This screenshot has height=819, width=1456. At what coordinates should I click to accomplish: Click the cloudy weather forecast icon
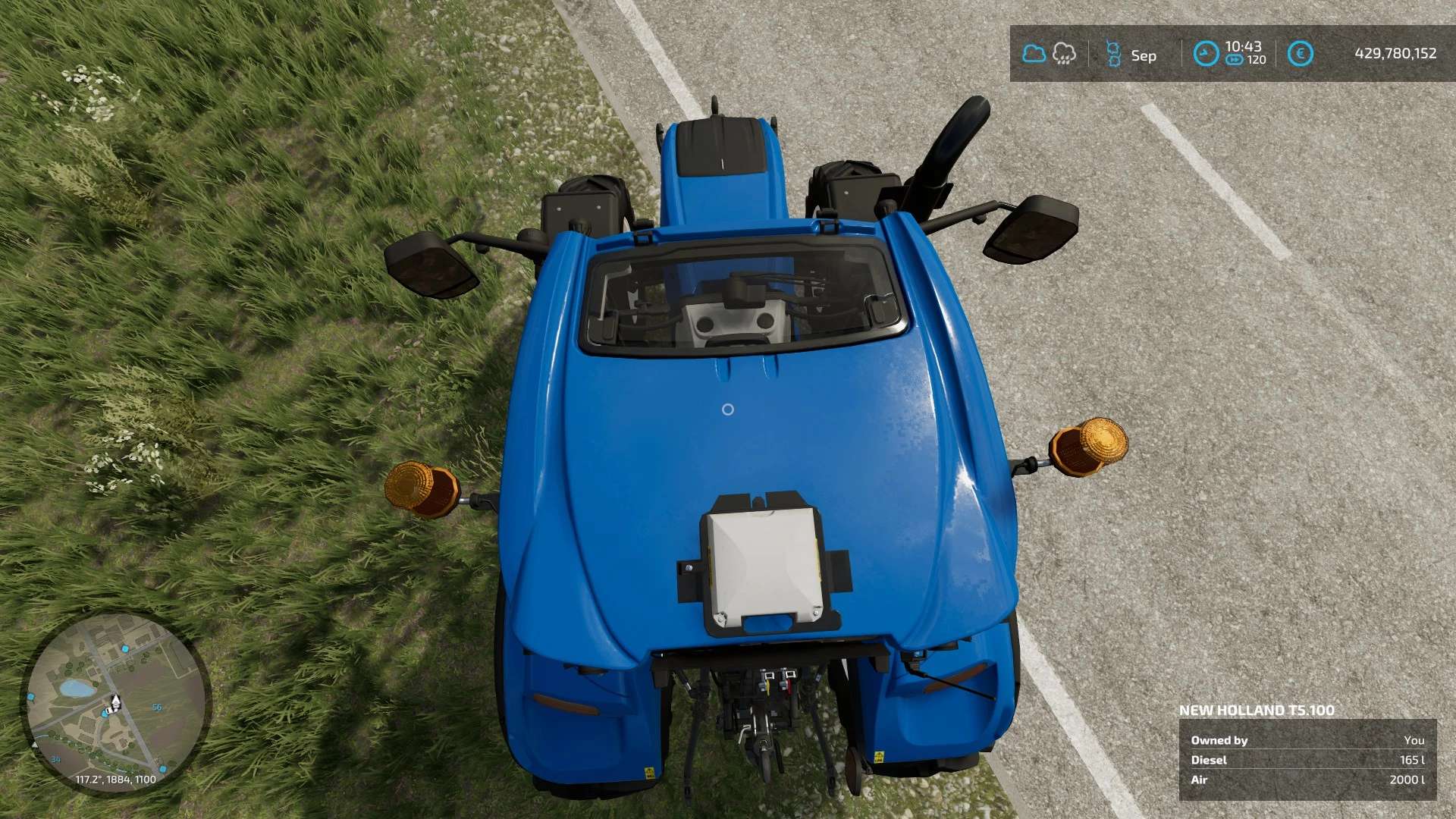click(1034, 54)
